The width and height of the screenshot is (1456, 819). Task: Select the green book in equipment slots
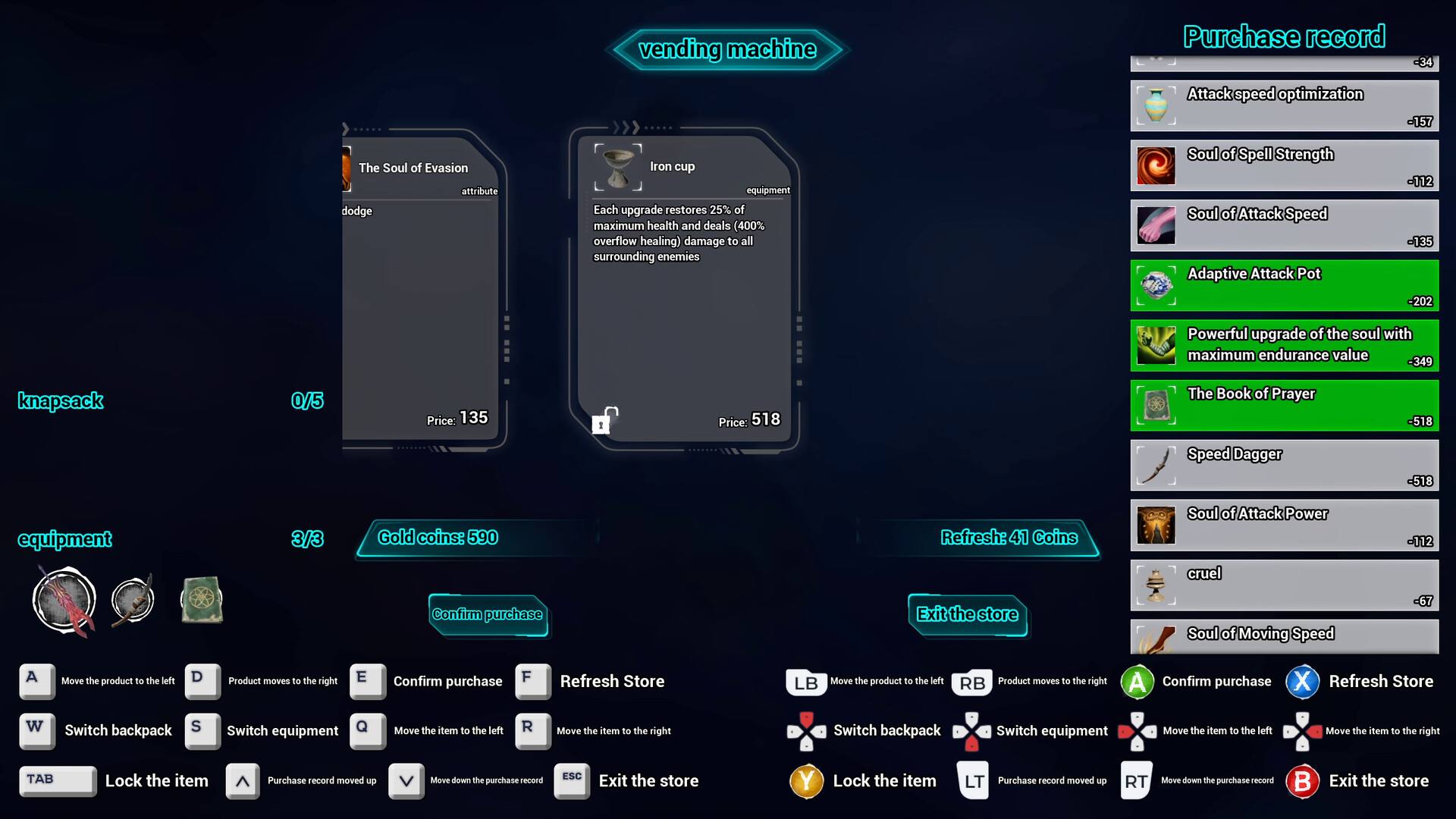pyautogui.click(x=201, y=599)
